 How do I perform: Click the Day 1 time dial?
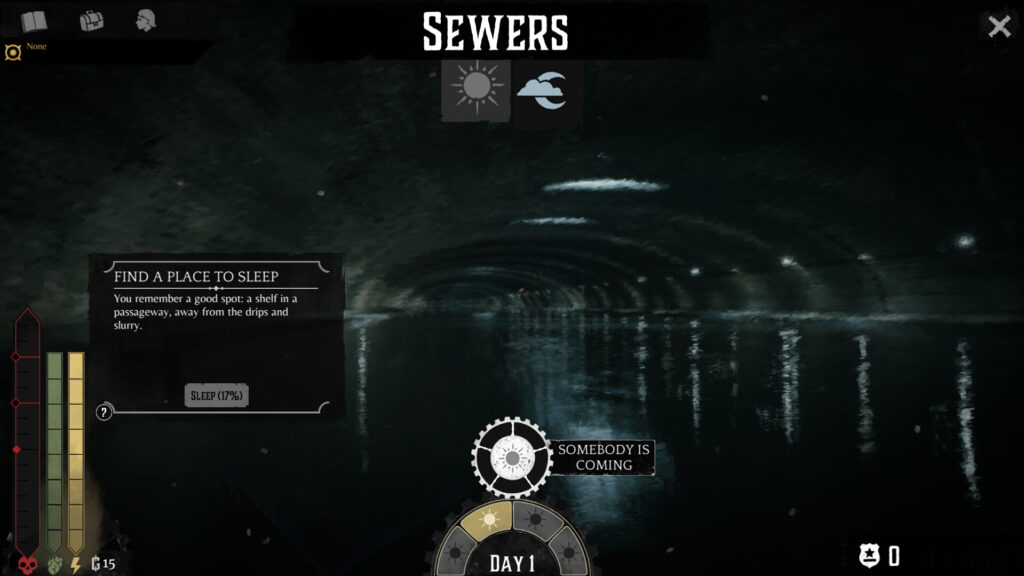512,562
